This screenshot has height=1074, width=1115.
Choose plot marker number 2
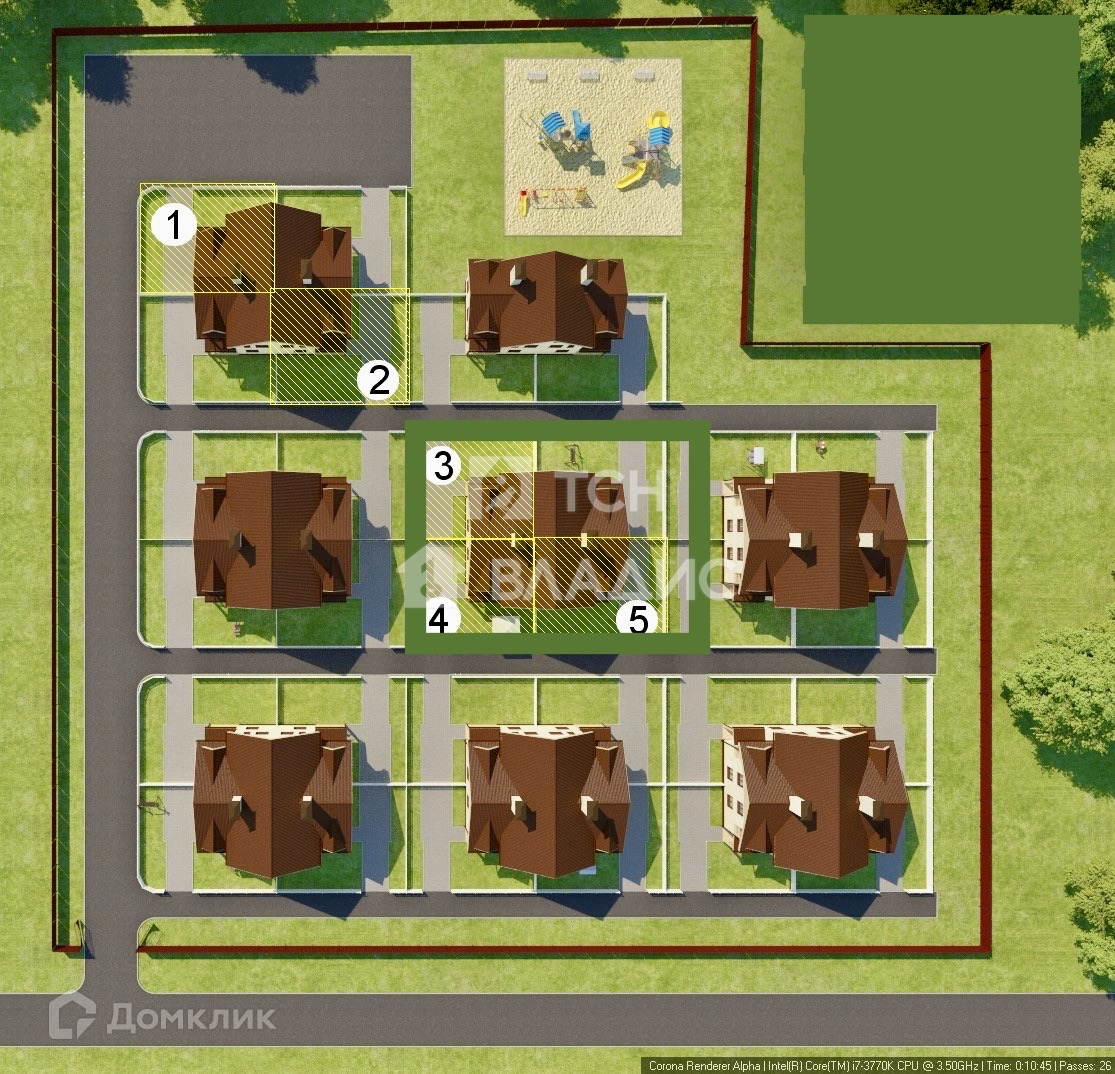click(x=379, y=380)
